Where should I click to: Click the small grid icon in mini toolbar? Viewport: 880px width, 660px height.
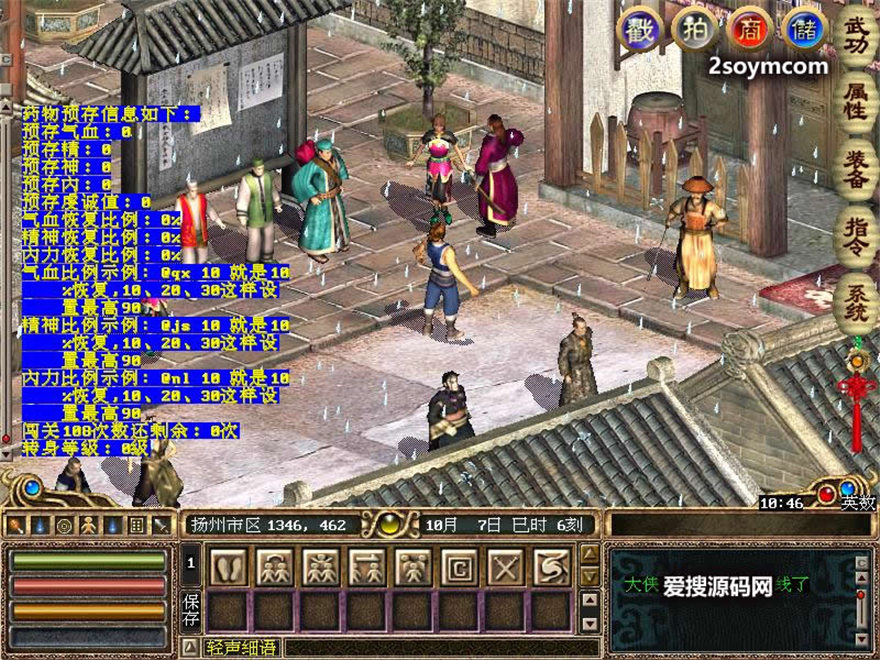[x=136, y=524]
